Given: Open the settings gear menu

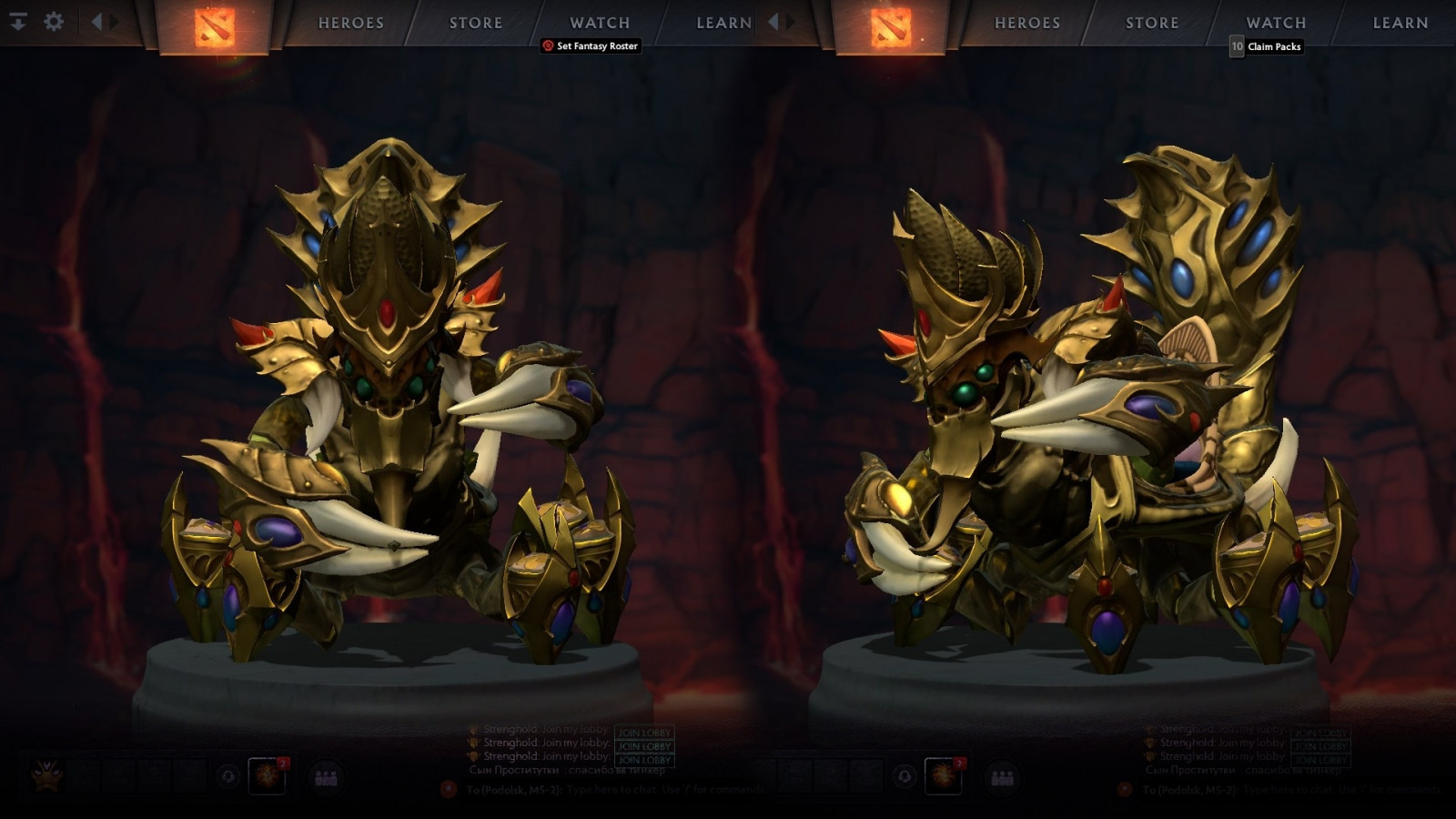Looking at the screenshot, I should point(54,21).
